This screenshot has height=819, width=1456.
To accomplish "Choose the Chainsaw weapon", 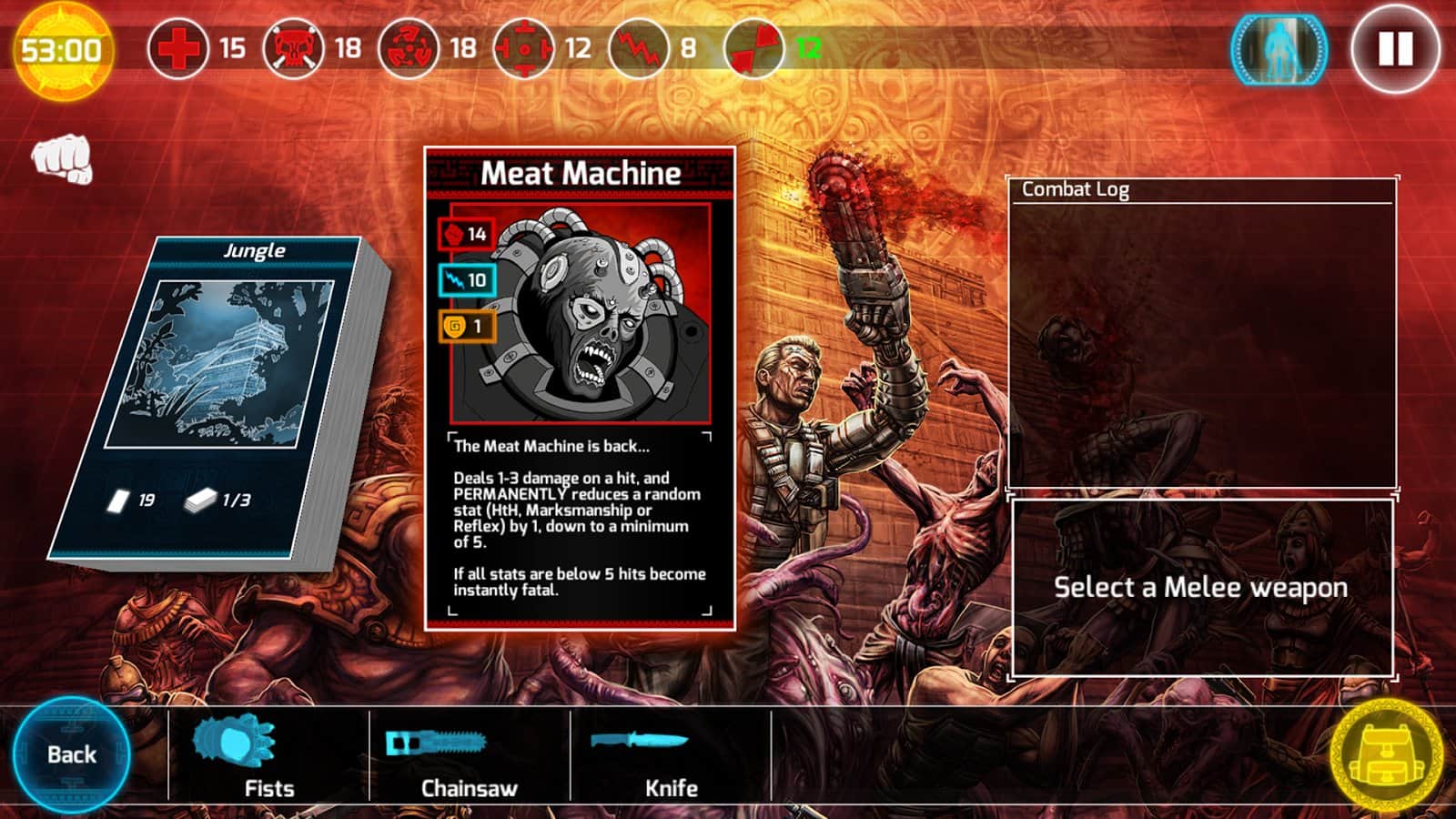I will (x=469, y=757).
